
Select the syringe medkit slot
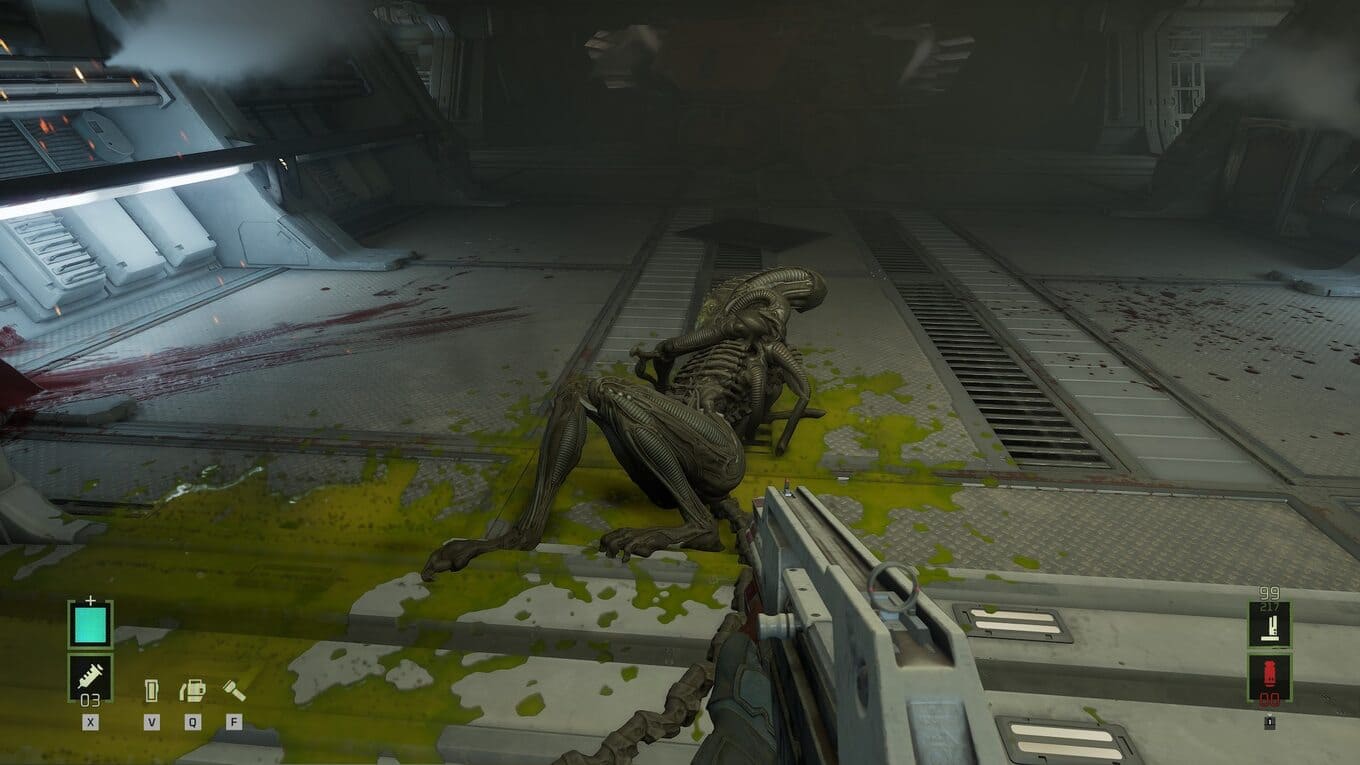click(x=90, y=676)
